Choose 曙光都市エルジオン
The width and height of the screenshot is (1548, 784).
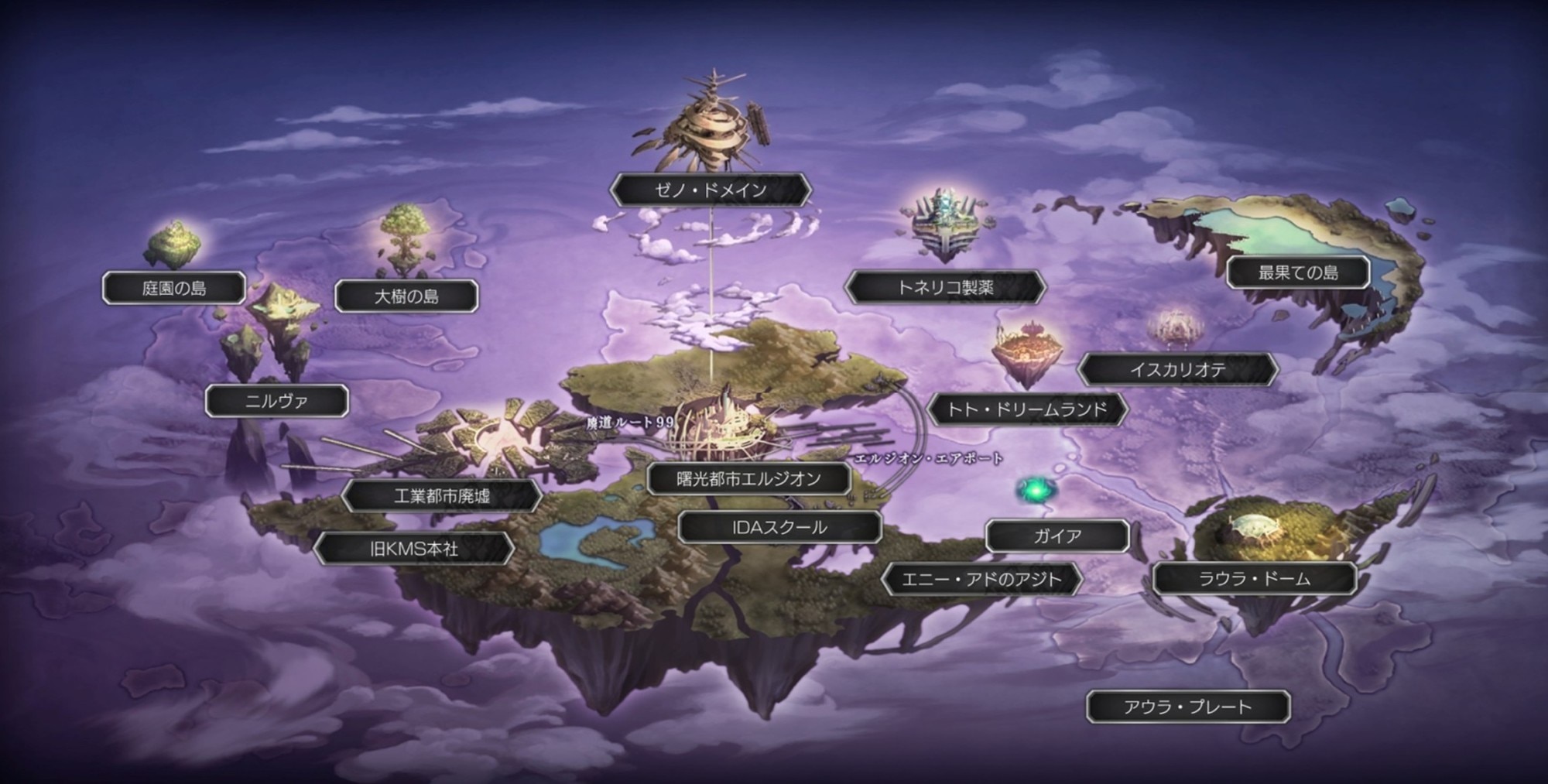pos(748,479)
